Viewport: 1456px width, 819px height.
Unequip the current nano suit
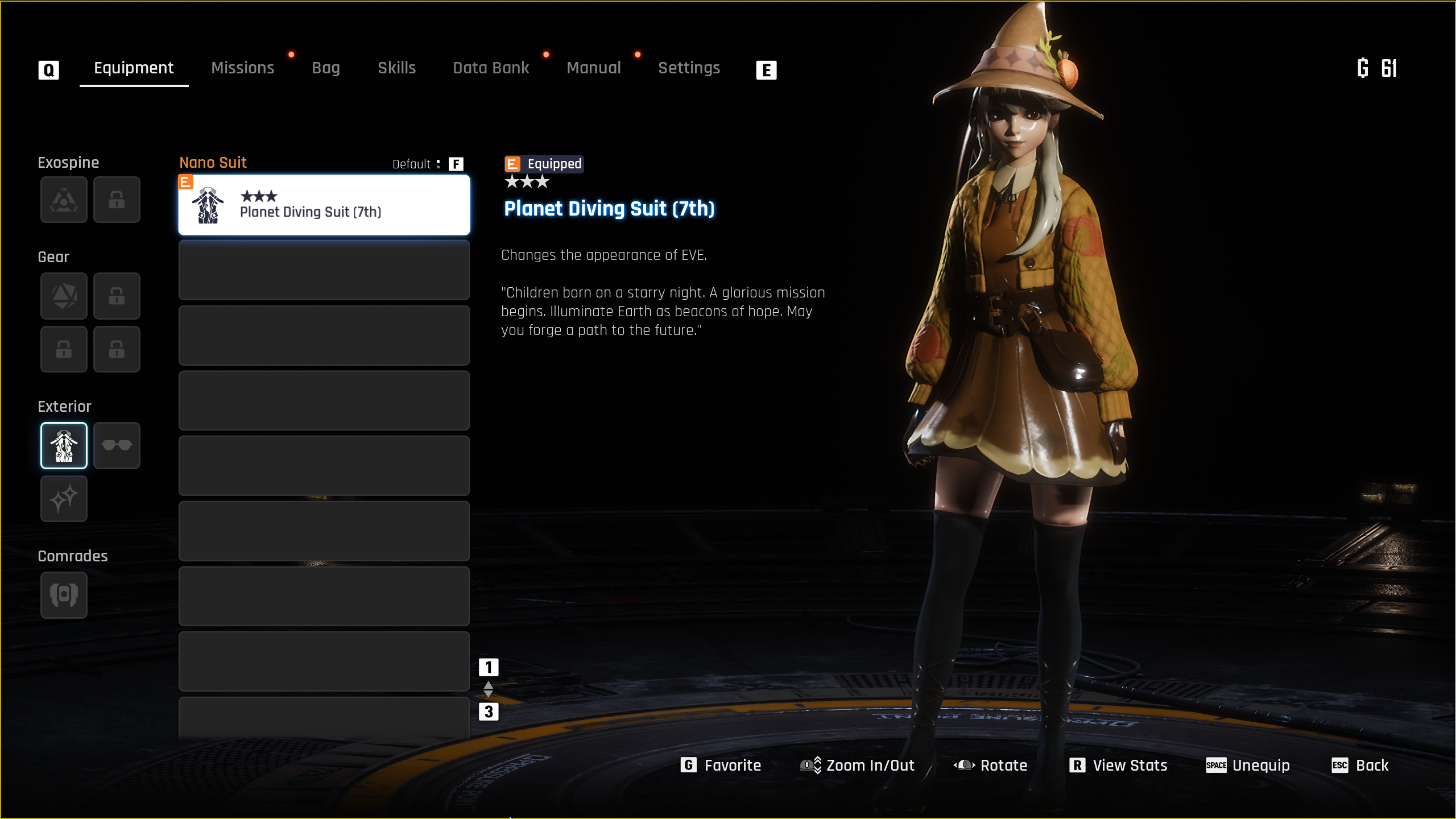tap(1248, 766)
